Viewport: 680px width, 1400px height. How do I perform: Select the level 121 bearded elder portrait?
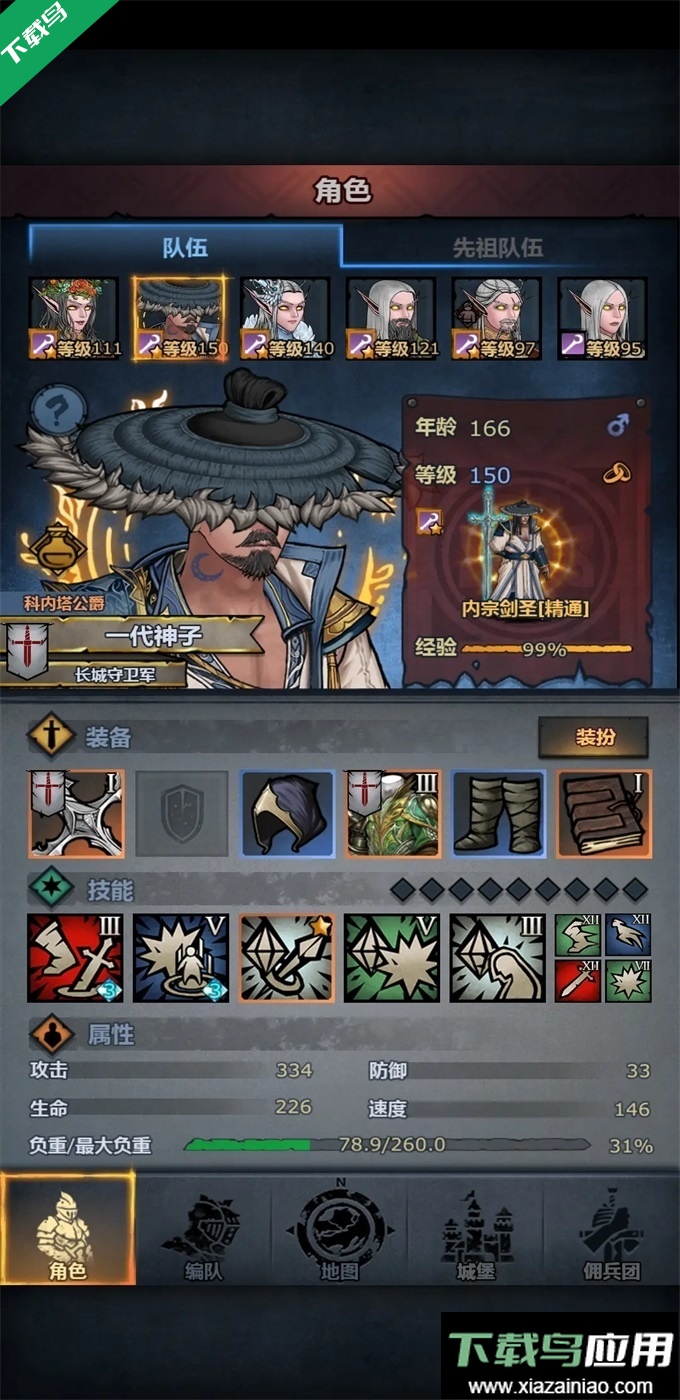(391, 318)
